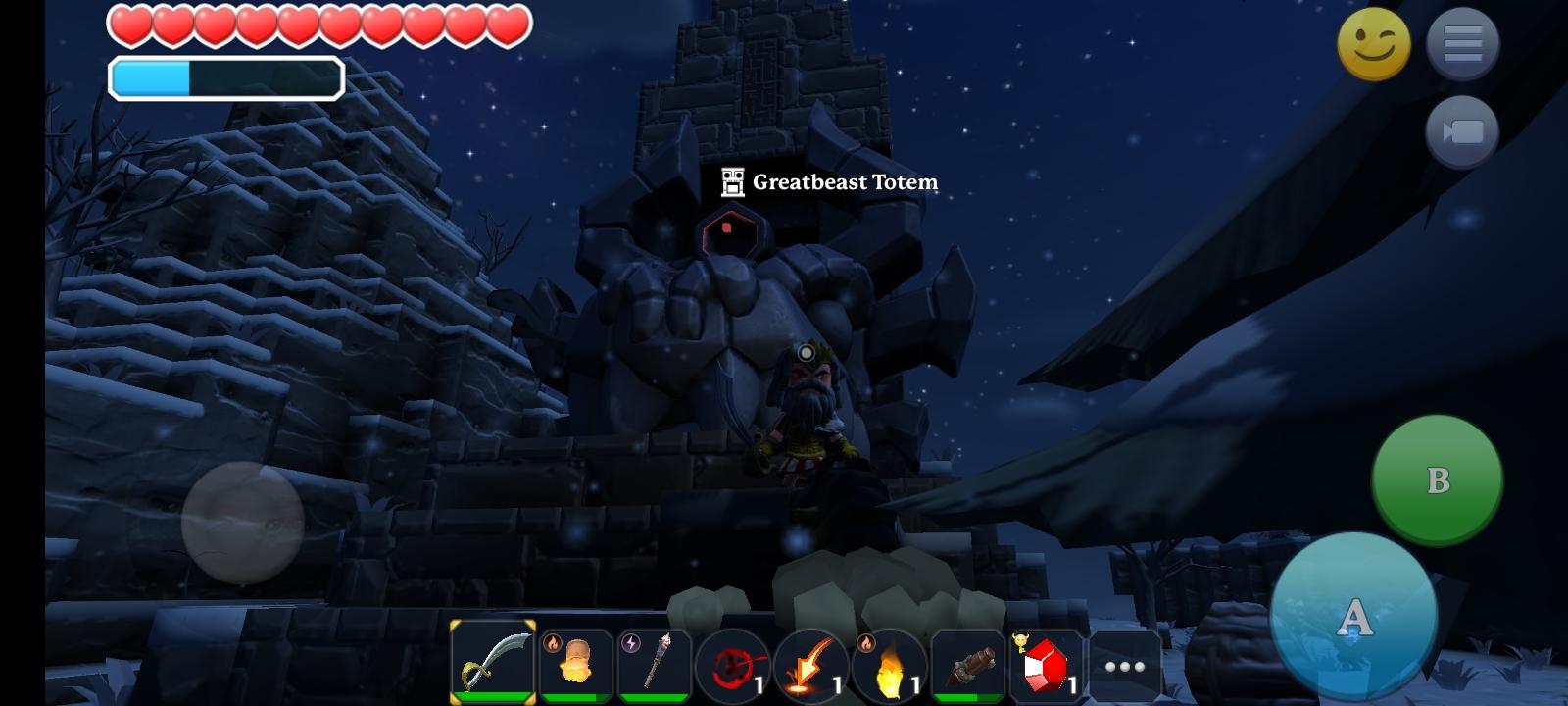
Task: Equip the lightning staff from the hotbar
Action: [x=654, y=664]
